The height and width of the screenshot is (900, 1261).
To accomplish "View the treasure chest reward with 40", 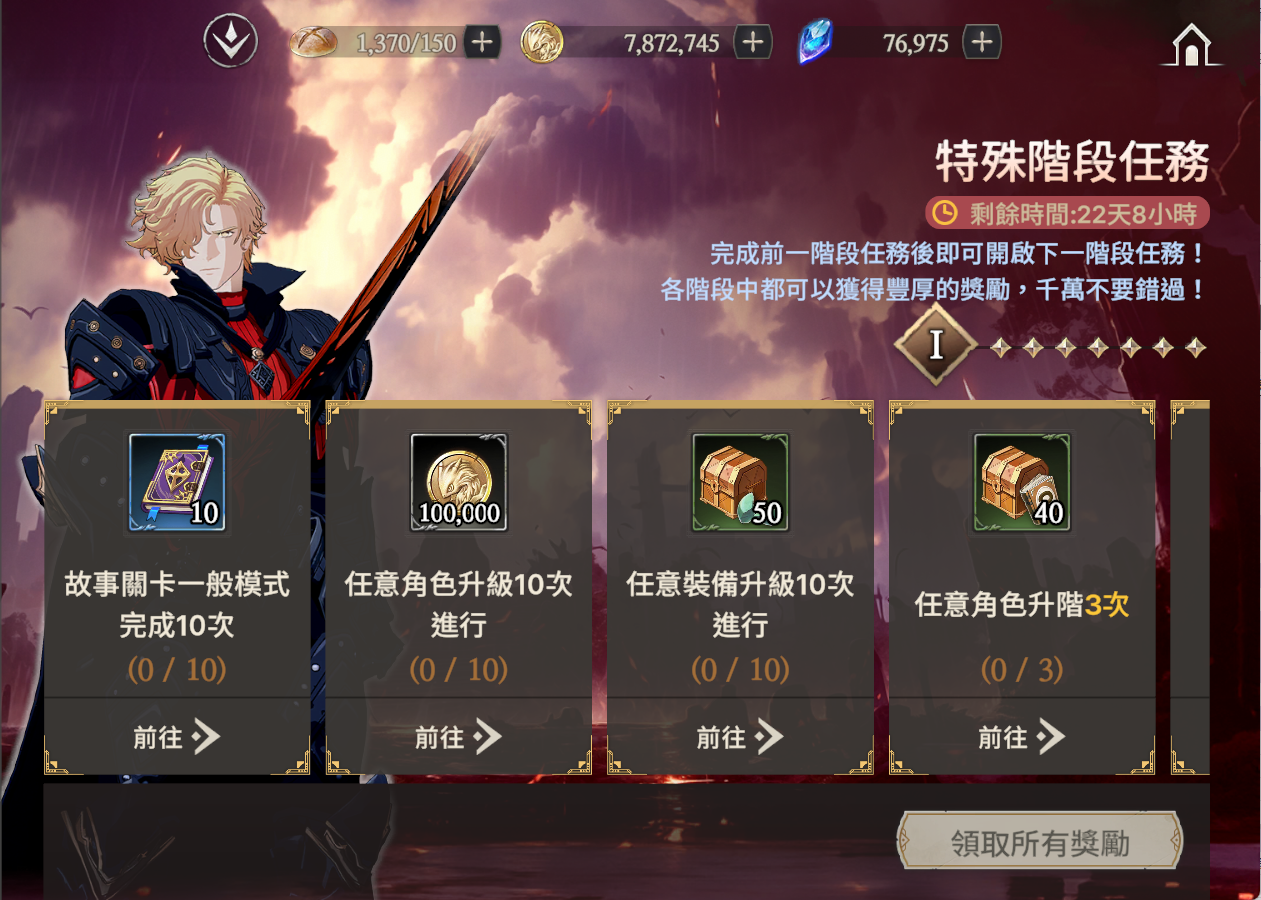I will point(1022,482).
